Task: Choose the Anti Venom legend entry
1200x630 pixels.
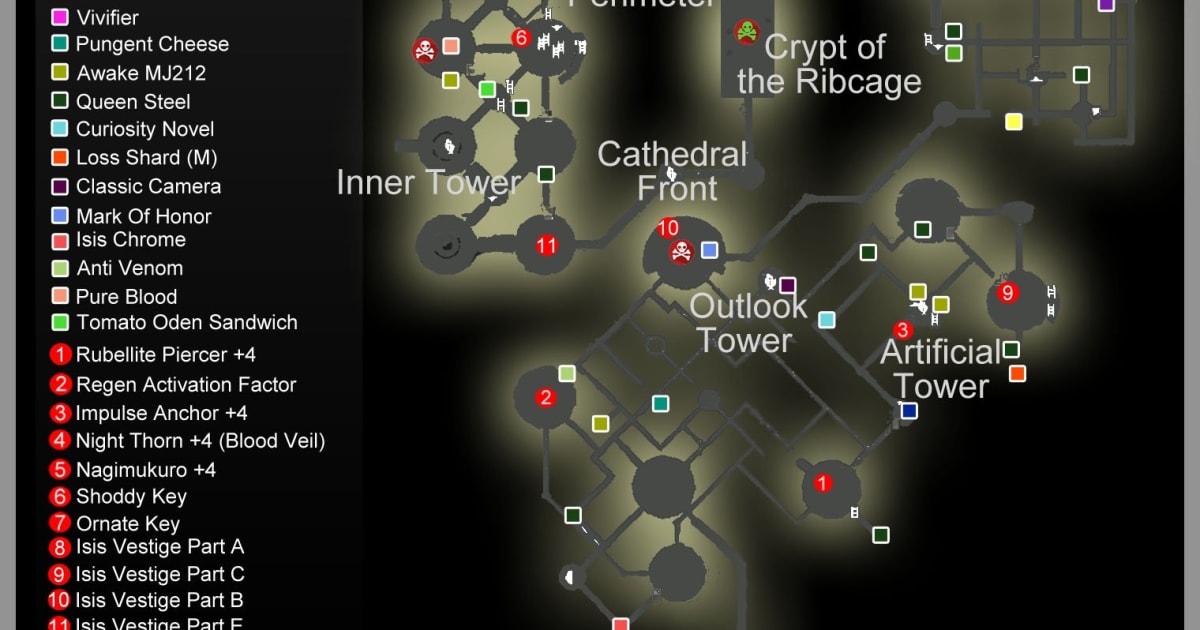Action: pos(129,268)
